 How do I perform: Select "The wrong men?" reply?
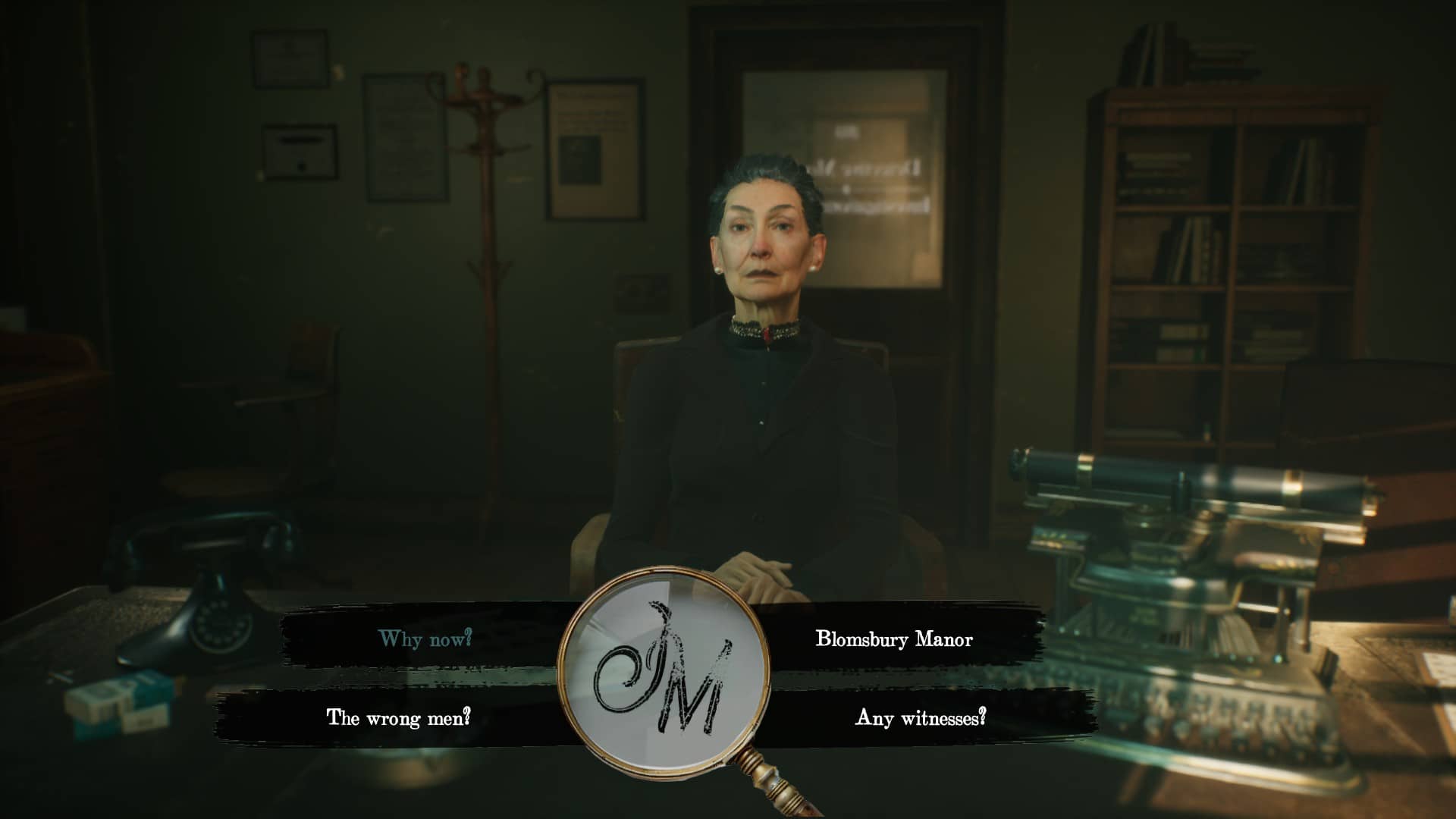click(x=398, y=717)
